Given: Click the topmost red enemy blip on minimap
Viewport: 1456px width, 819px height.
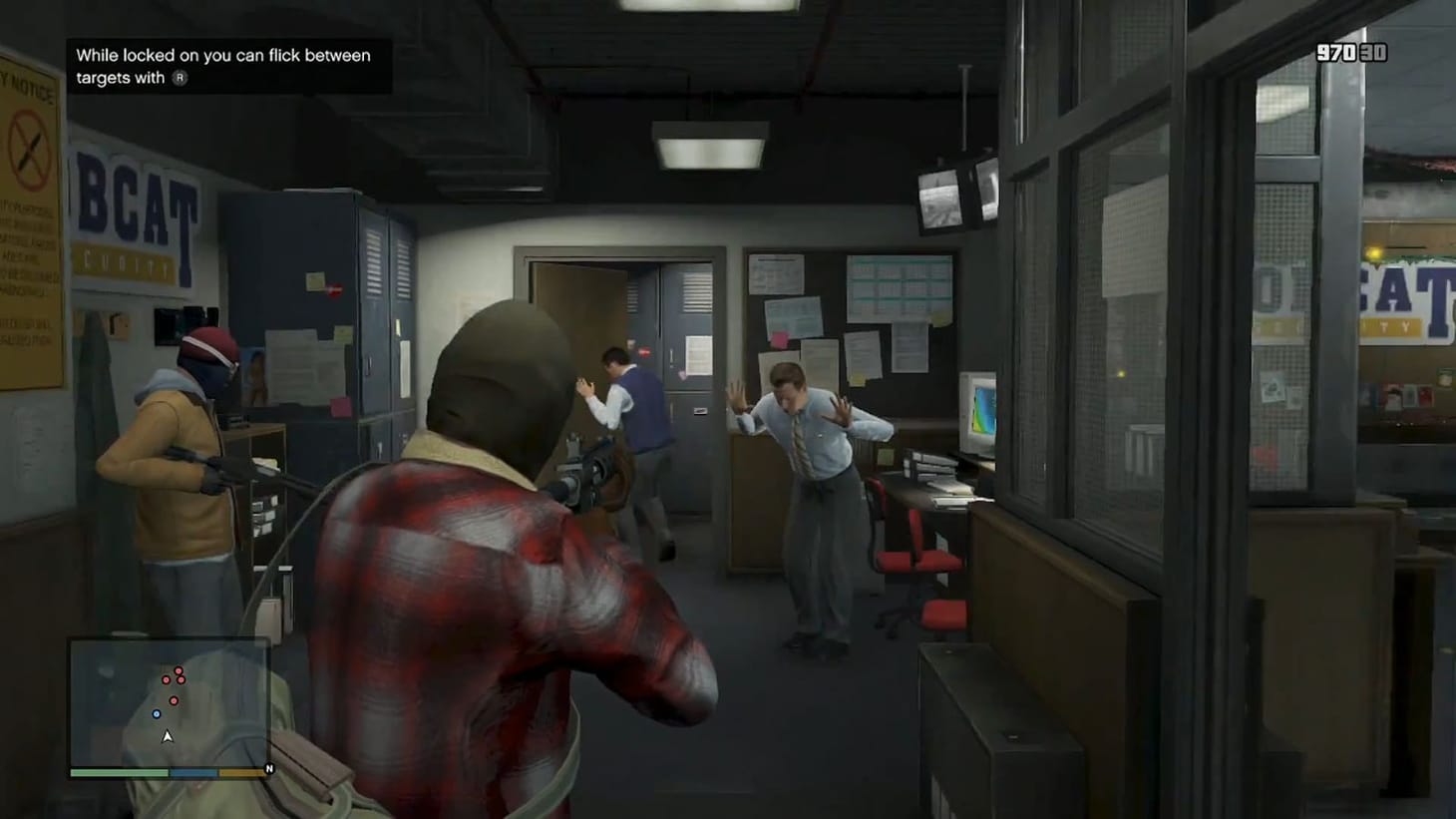Looking at the screenshot, I should [x=179, y=670].
